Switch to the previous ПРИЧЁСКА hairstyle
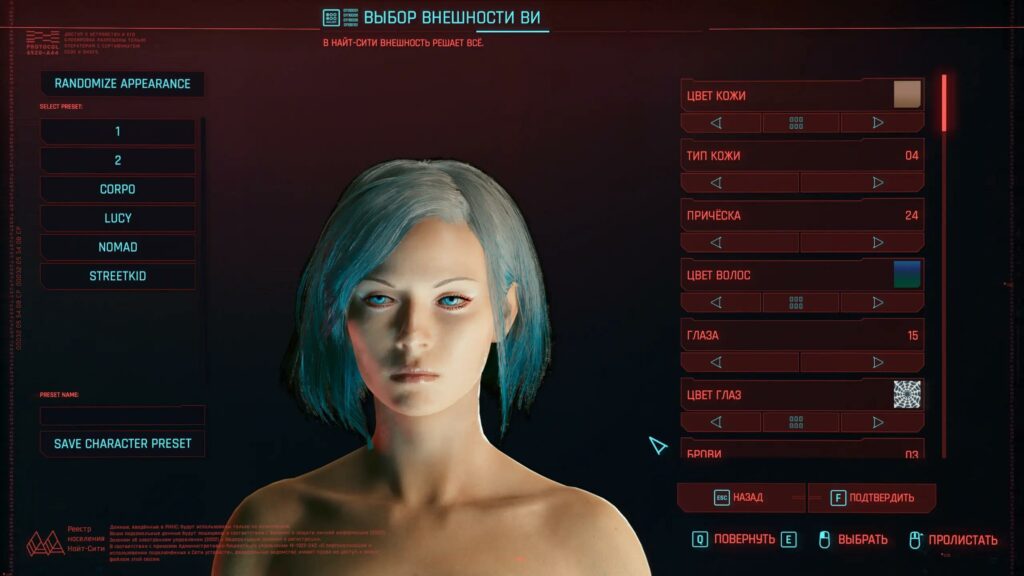The image size is (1024, 576). coord(716,242)
